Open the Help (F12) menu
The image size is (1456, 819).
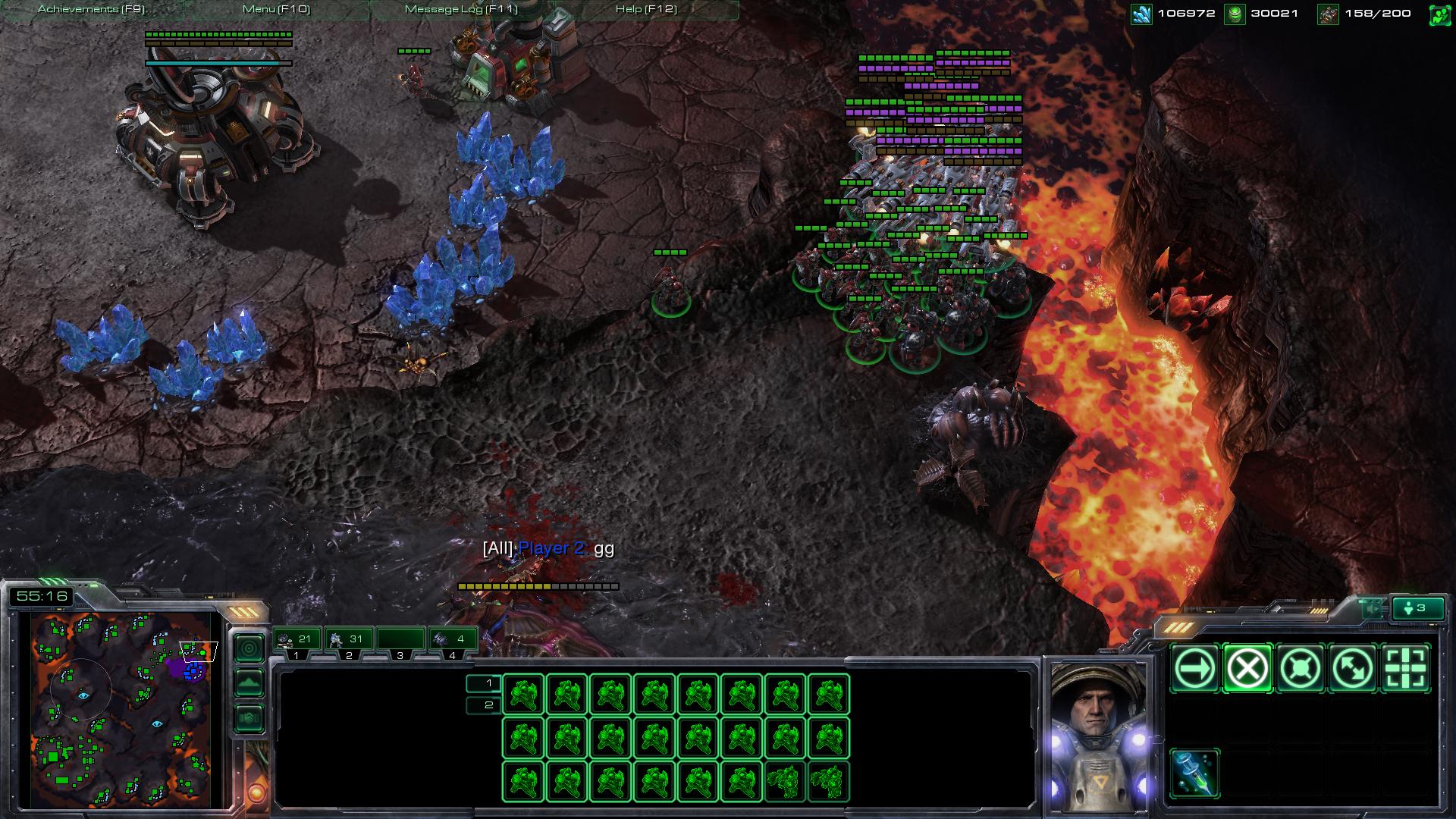click(x=646, y=10)
